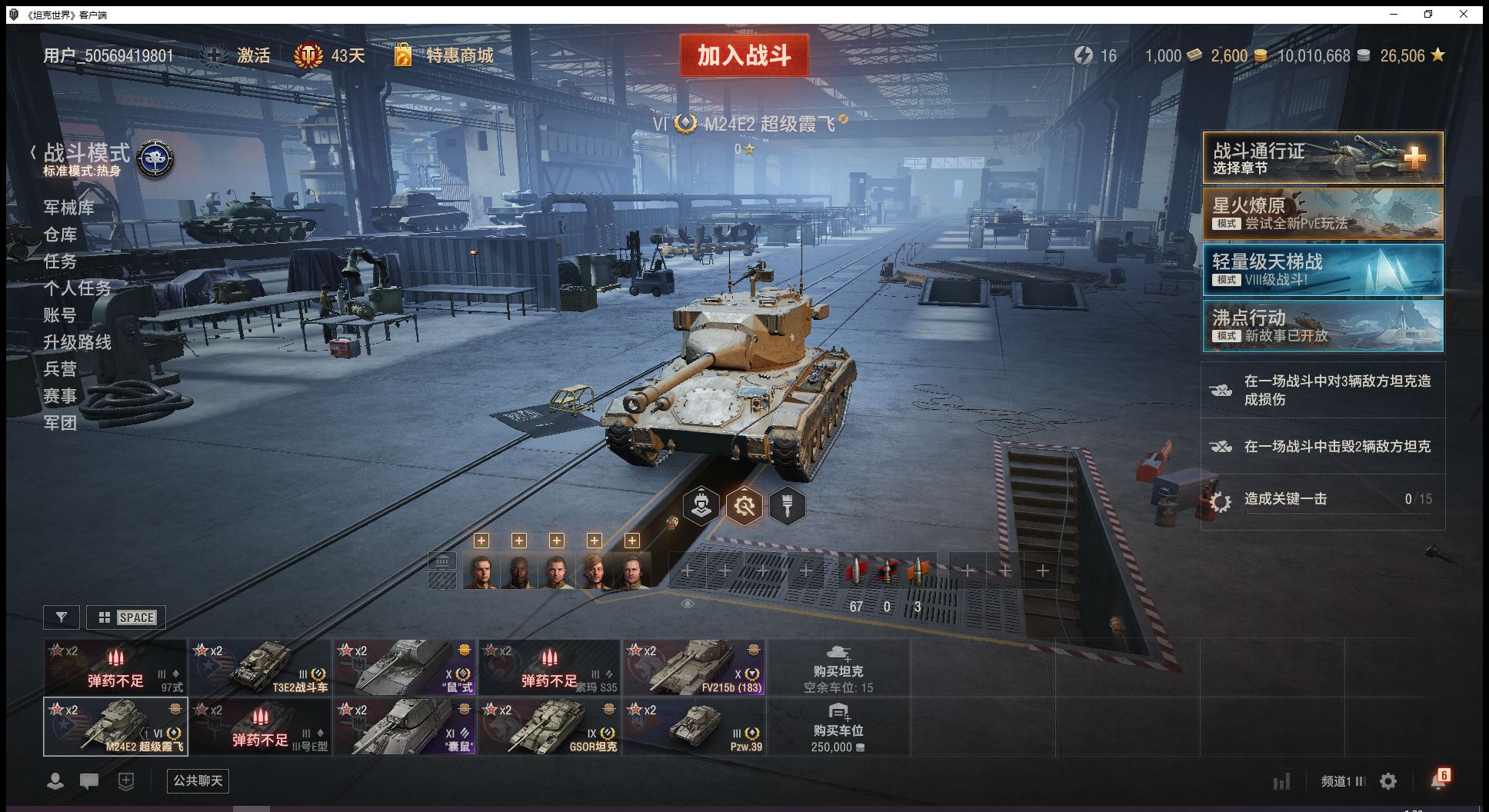Close the game client window
The height and width of the screenshot is (812, 1489).
1464,14
